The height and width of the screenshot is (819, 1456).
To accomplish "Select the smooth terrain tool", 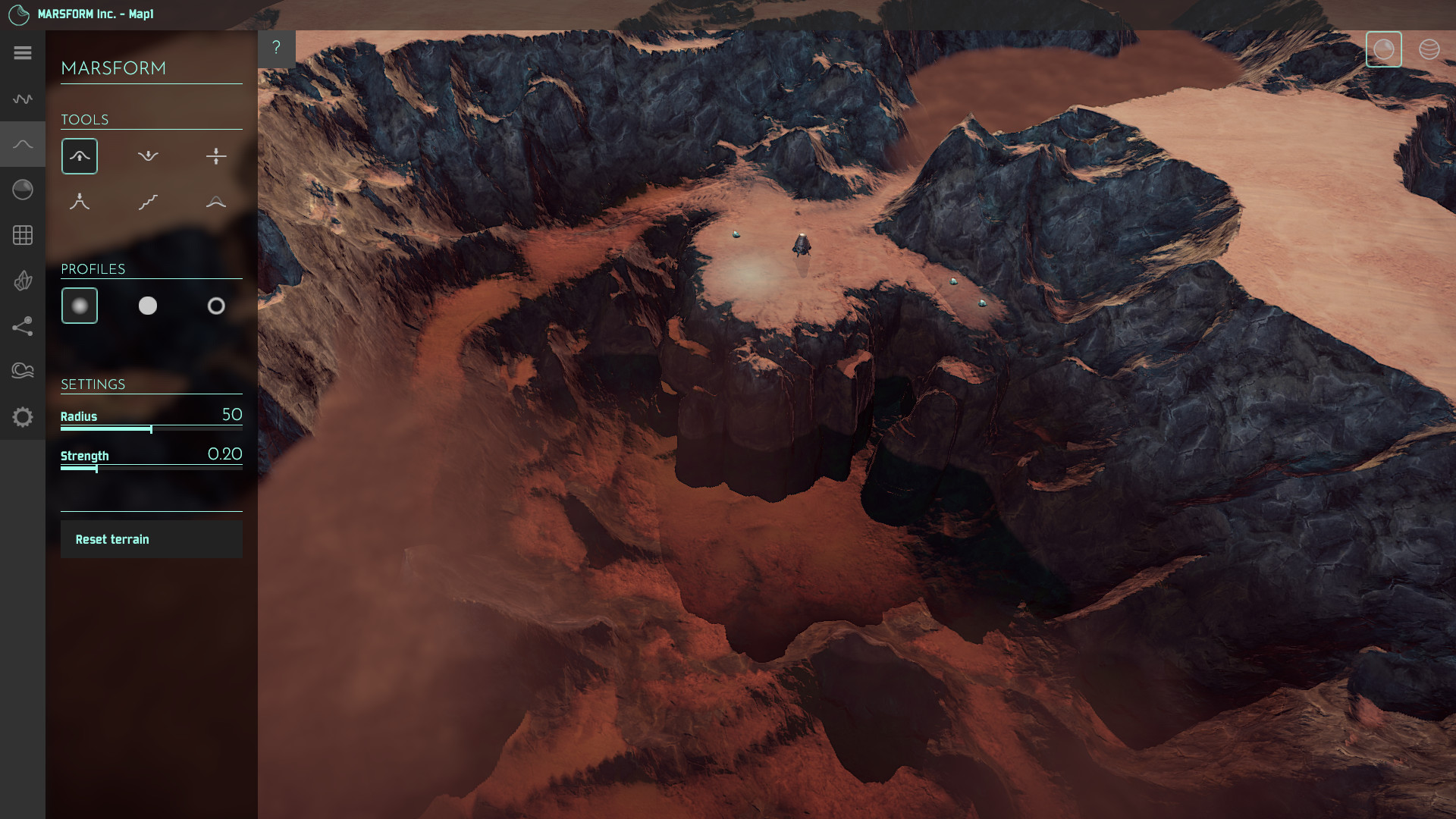I will coord(215,202).
